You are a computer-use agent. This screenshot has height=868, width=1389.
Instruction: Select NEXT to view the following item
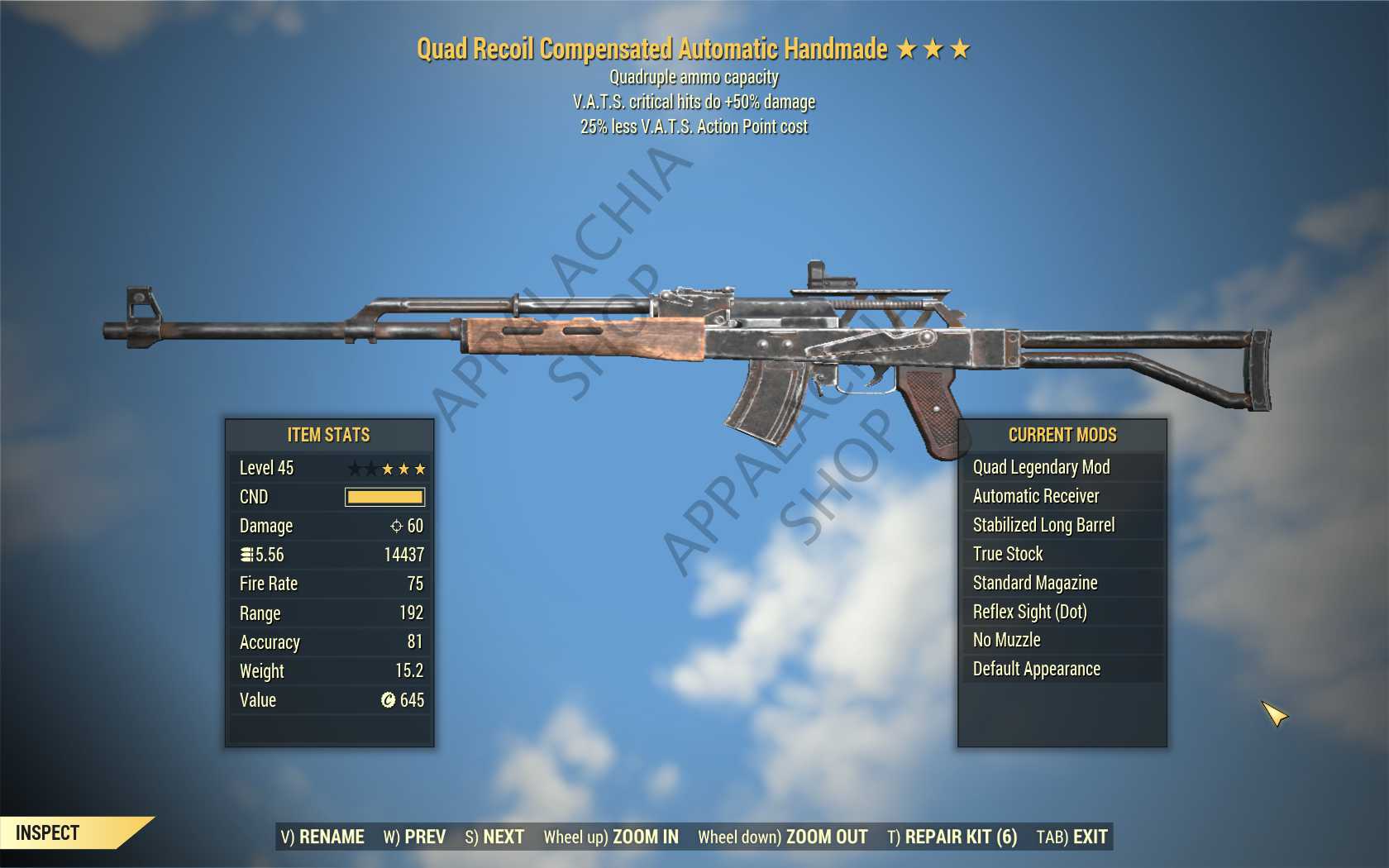tap(494, 837)
